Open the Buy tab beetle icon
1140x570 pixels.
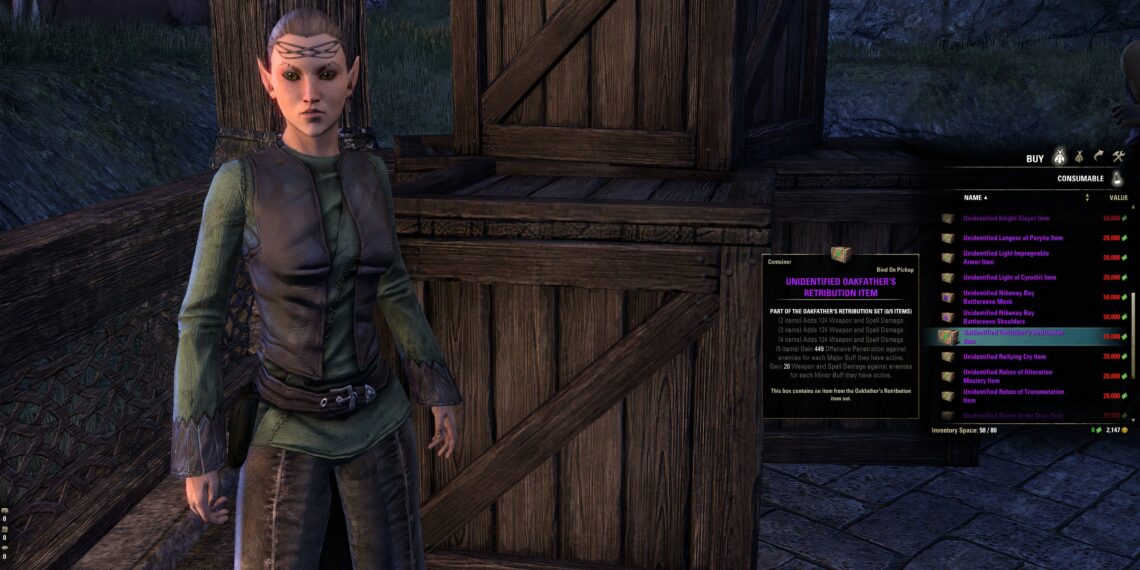tap(1061, 157)
